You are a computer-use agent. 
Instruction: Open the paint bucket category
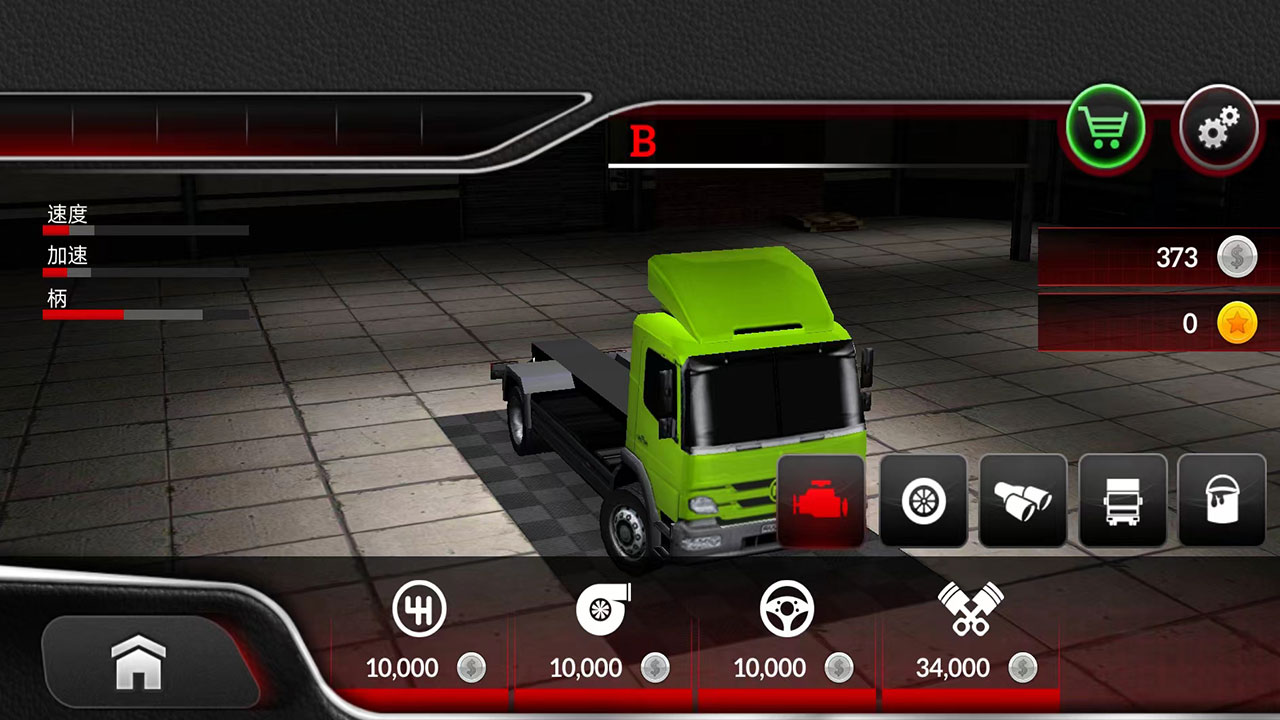click(x=1221, y=500)
